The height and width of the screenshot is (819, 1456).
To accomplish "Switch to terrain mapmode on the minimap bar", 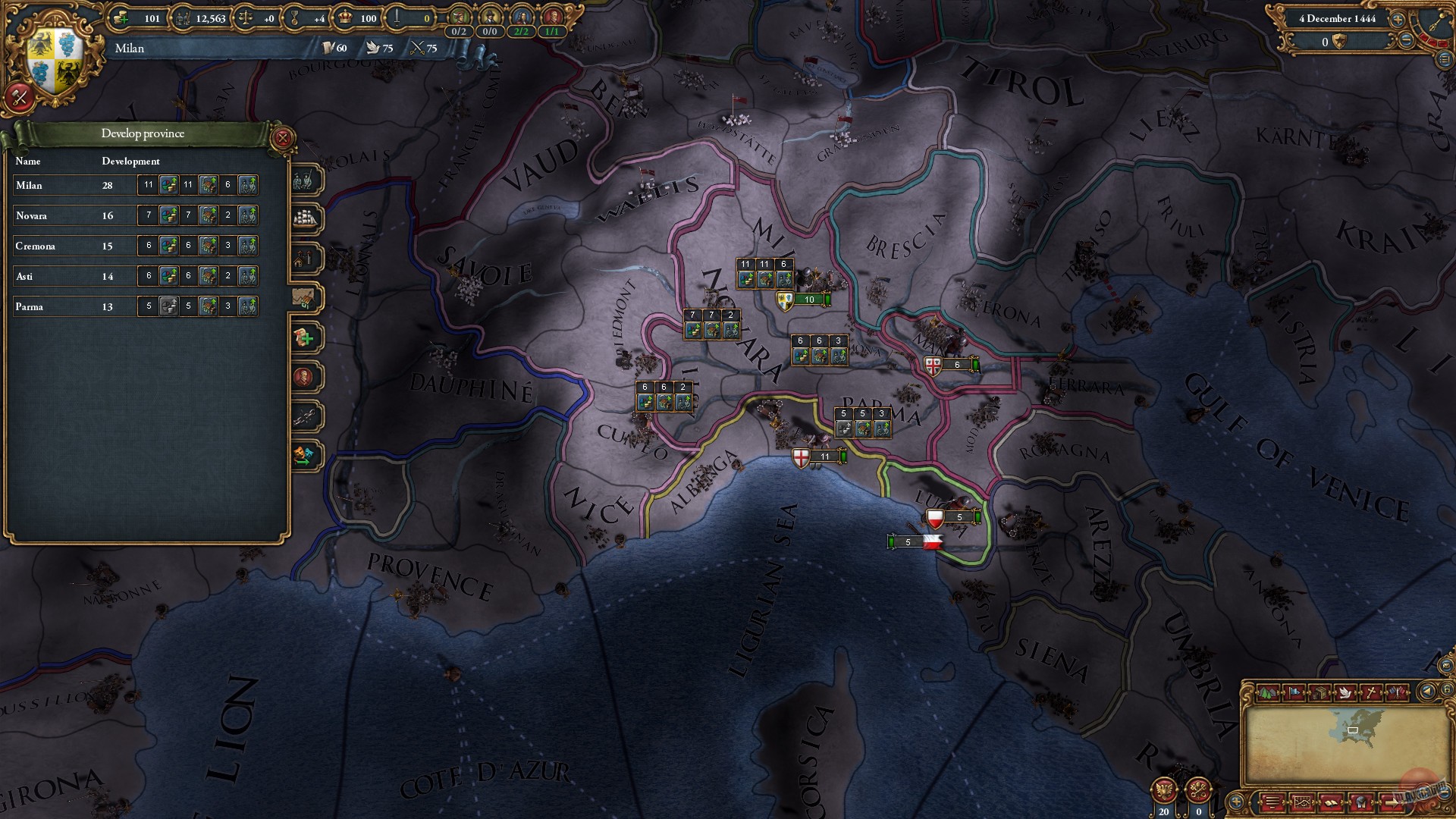I will [x=1269, y=693].
